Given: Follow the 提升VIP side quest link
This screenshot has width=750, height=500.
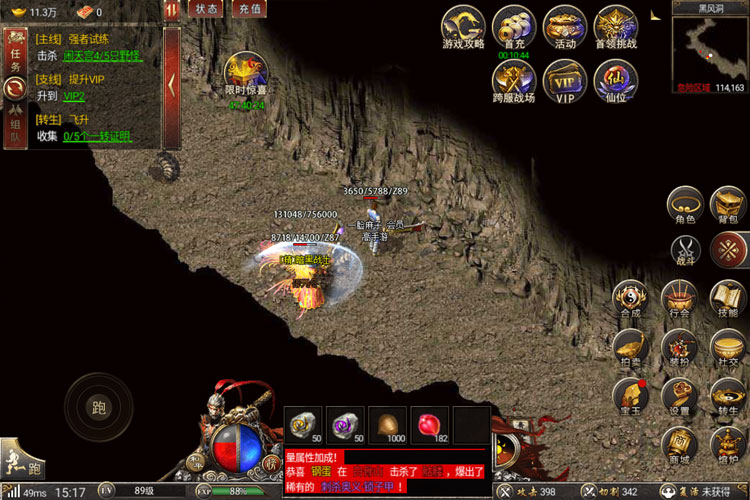Looking at the screenshot, I should 74,96.
